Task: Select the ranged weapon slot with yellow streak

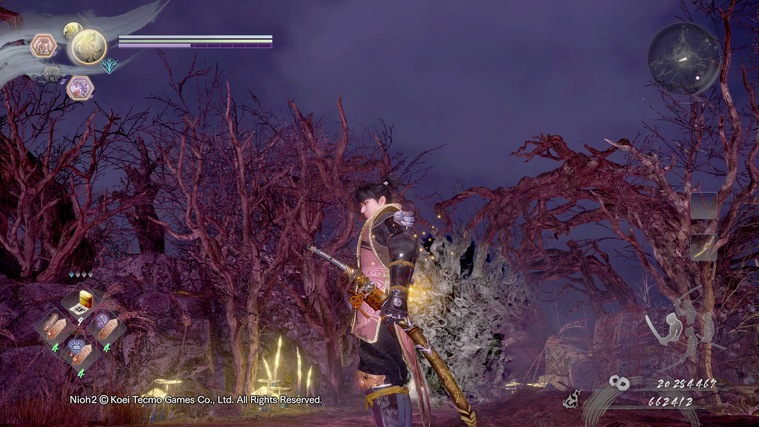Action: tap(704, 247)
